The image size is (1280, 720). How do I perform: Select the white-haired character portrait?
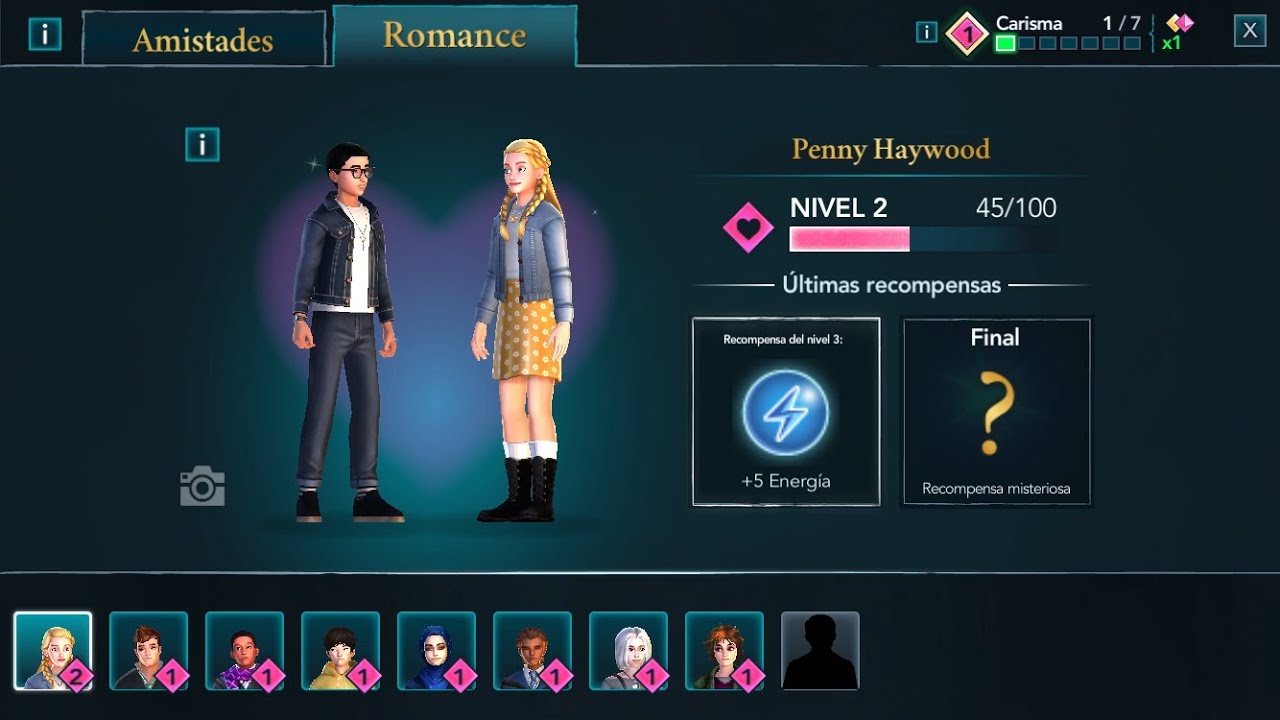(627, 648)
